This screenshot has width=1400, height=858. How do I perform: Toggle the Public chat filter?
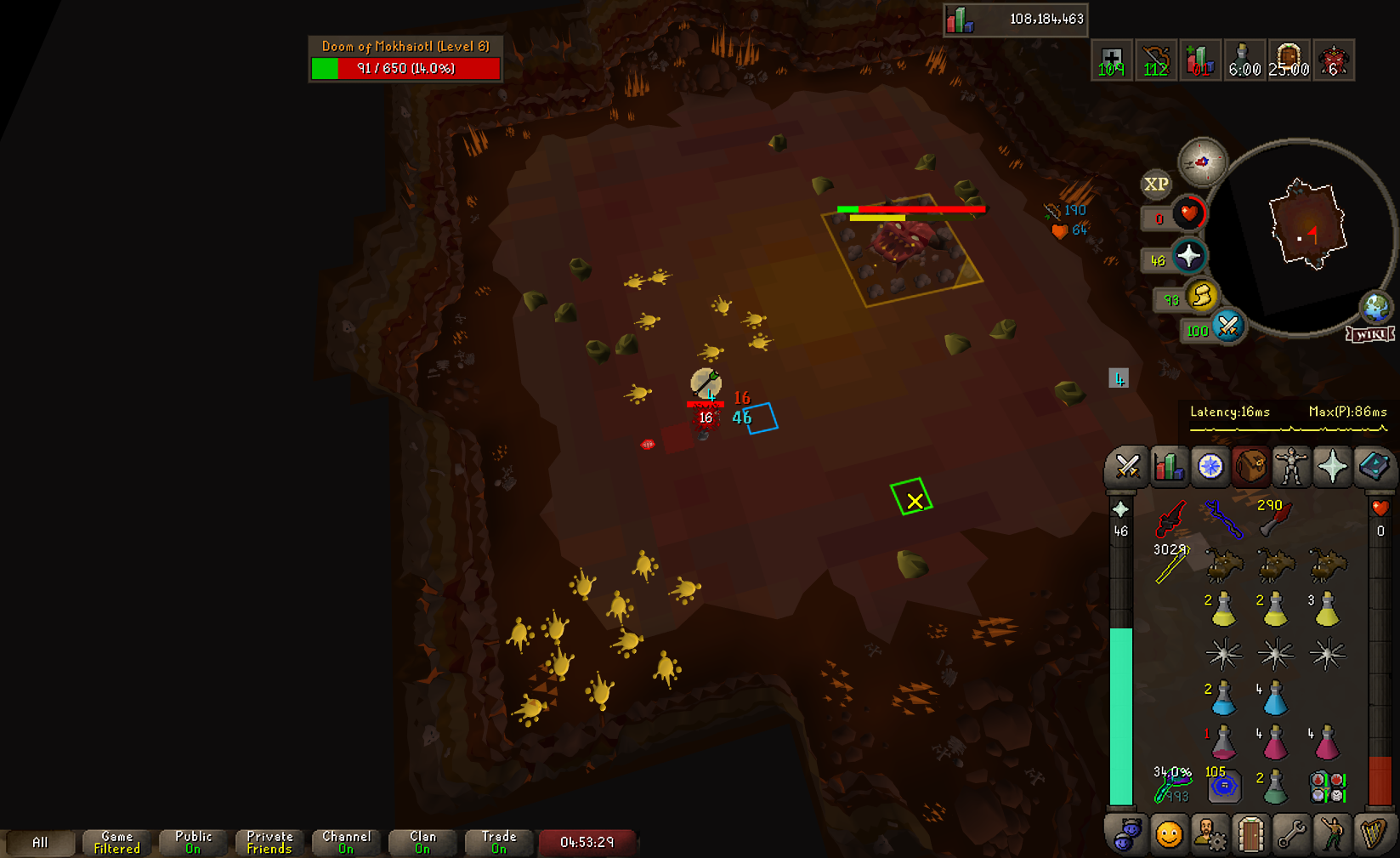click(x=193, y=842)
